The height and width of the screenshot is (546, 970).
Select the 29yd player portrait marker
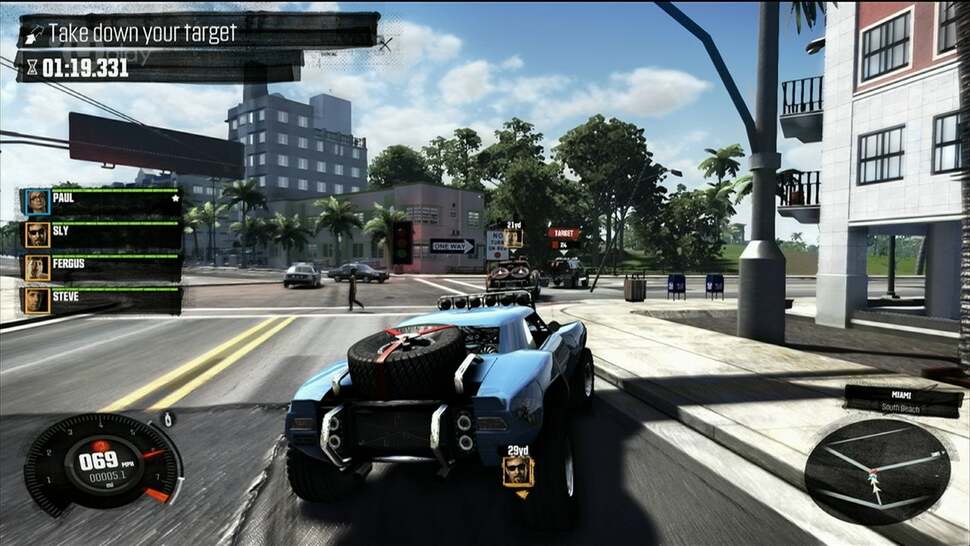tap(518, 468)
